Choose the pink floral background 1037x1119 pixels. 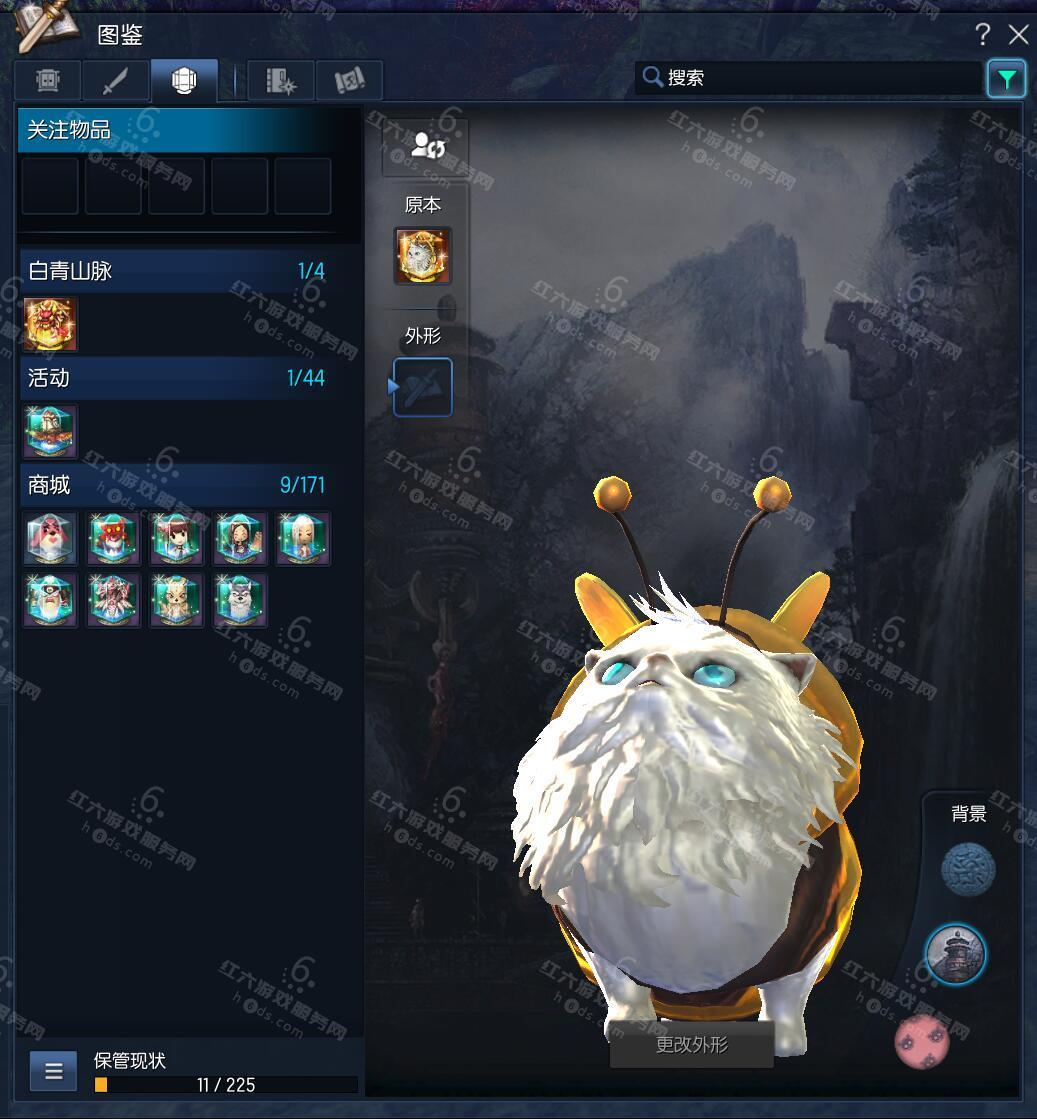tap(921, 1040)
